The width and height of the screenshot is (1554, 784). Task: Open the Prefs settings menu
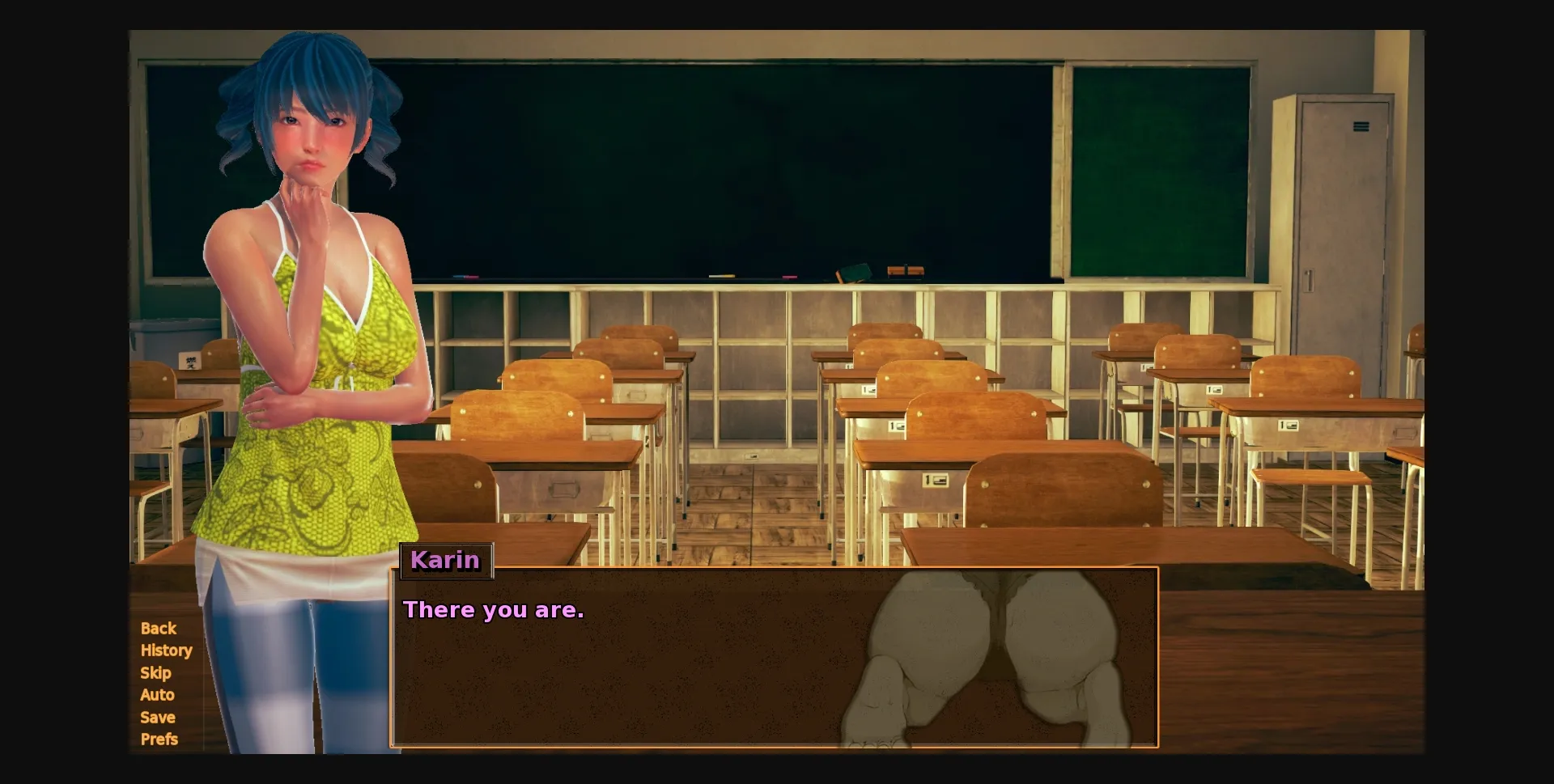[x=159, y=739]
